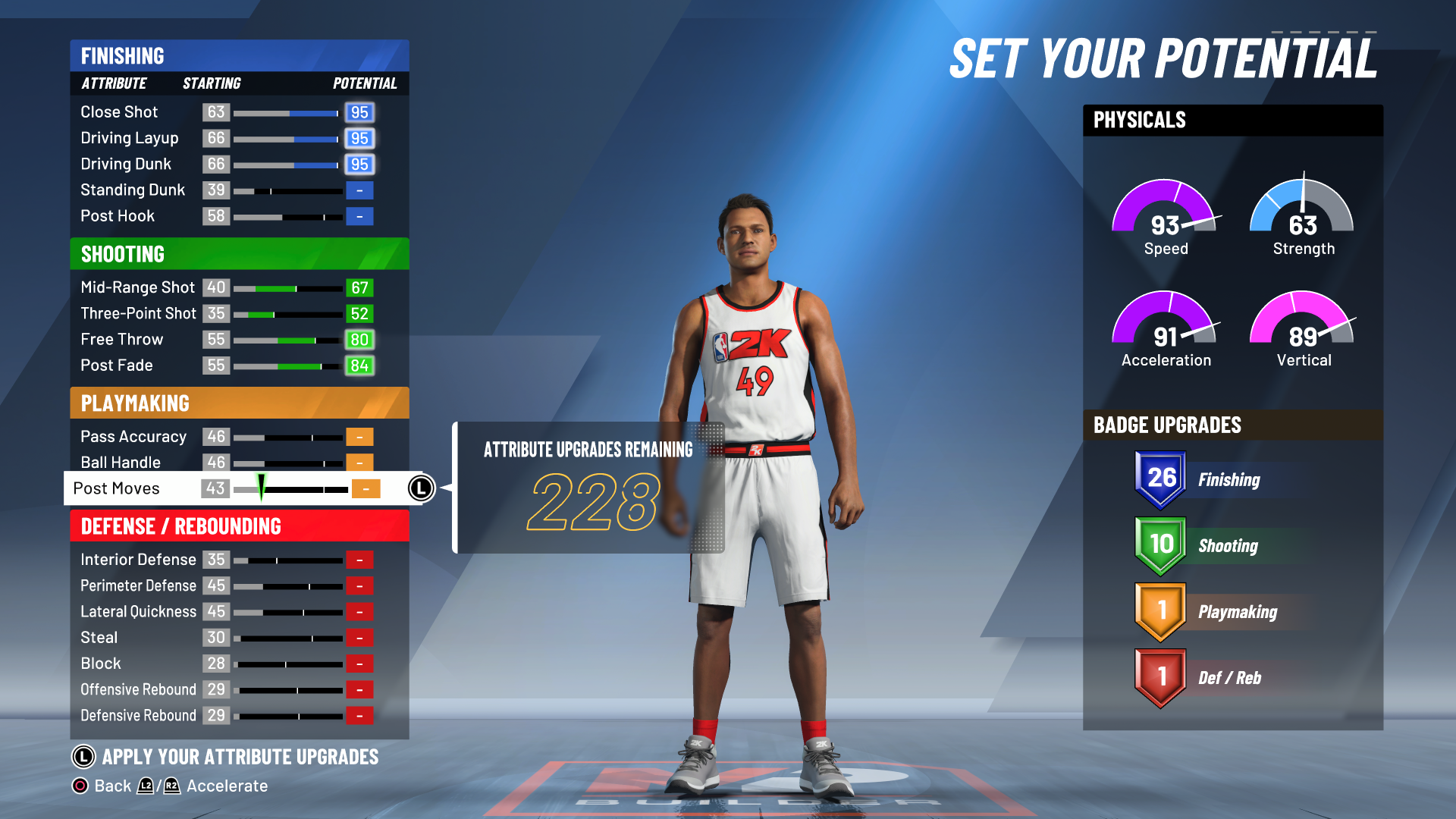This screenshot has height=819, width=1456.
Task: Click the red Back circle icon
Action: coord(80,786)
